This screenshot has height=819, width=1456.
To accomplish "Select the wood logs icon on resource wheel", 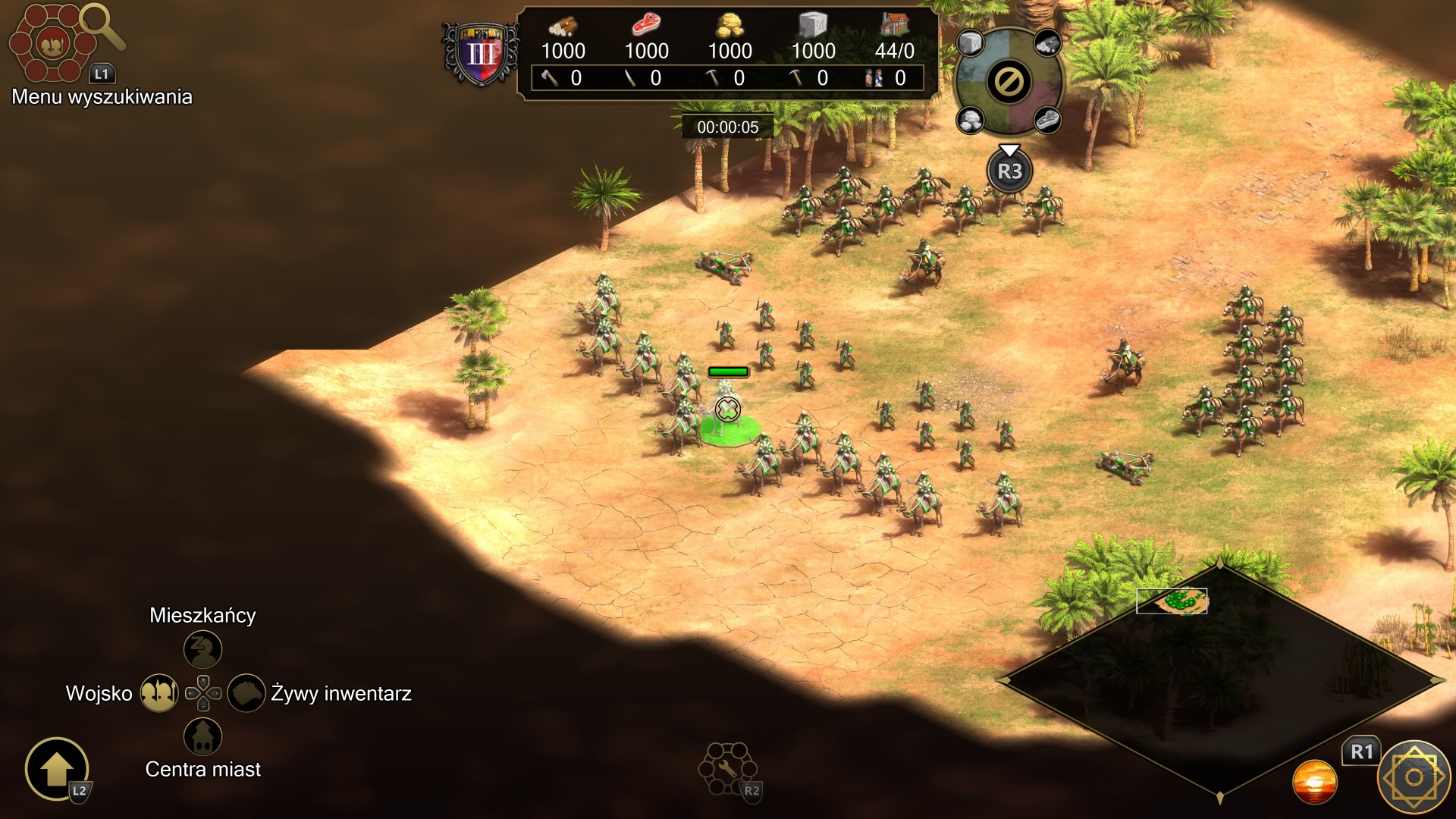I will (1047, 44).
